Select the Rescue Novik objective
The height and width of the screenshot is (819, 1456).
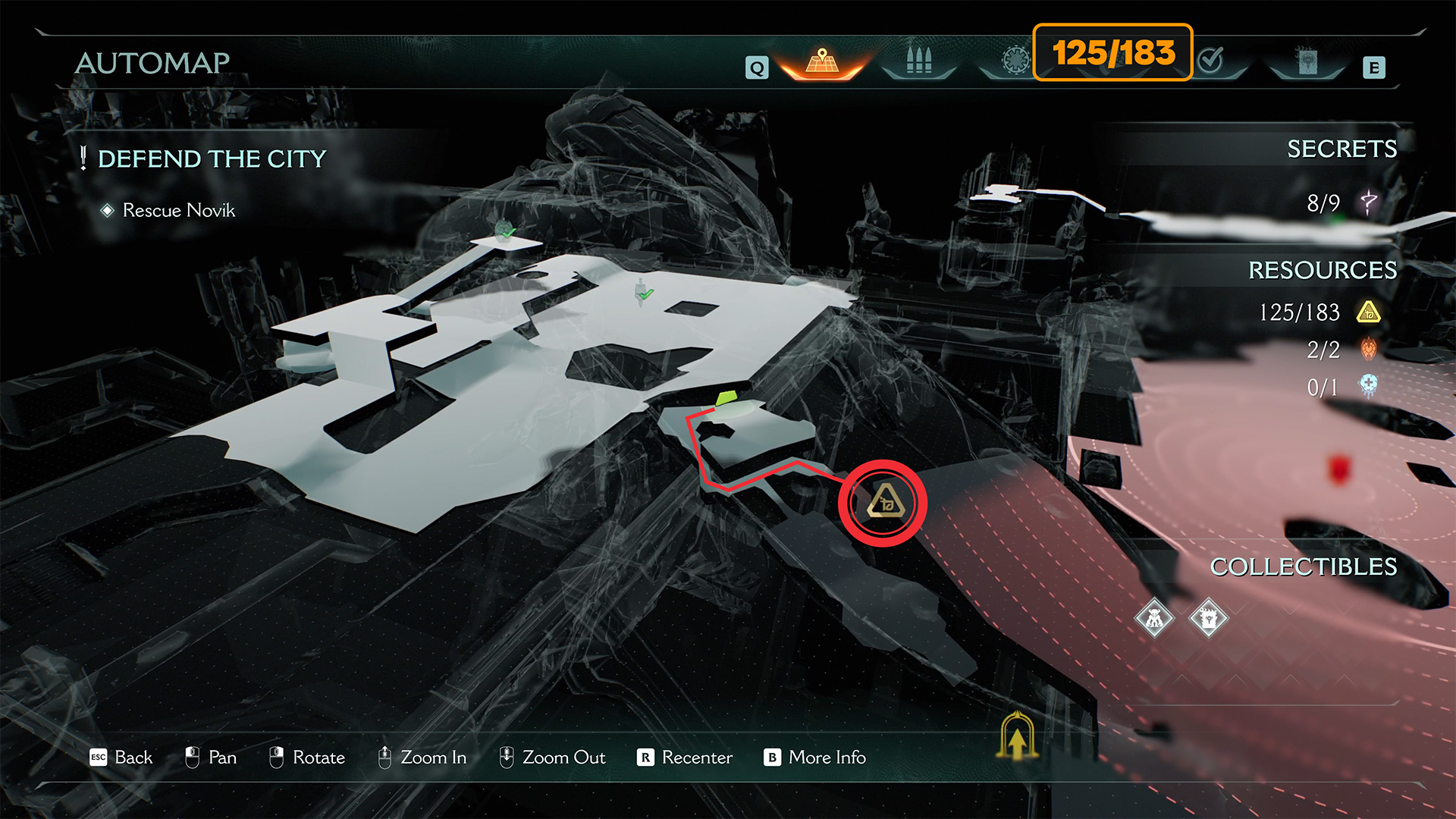[x=178, y=210]
